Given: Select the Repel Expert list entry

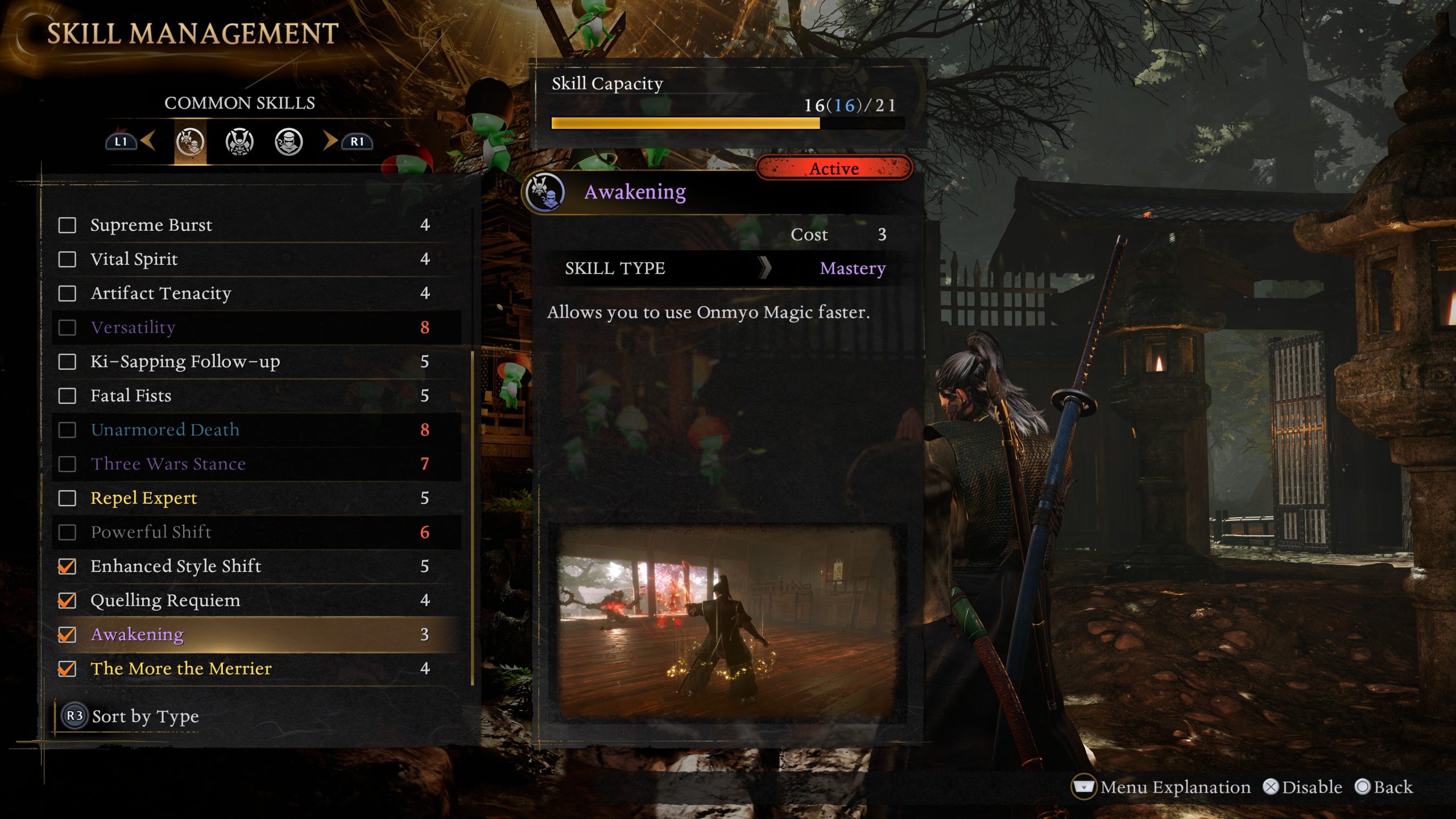Looking at the screenshot, I should pos(144,499).
